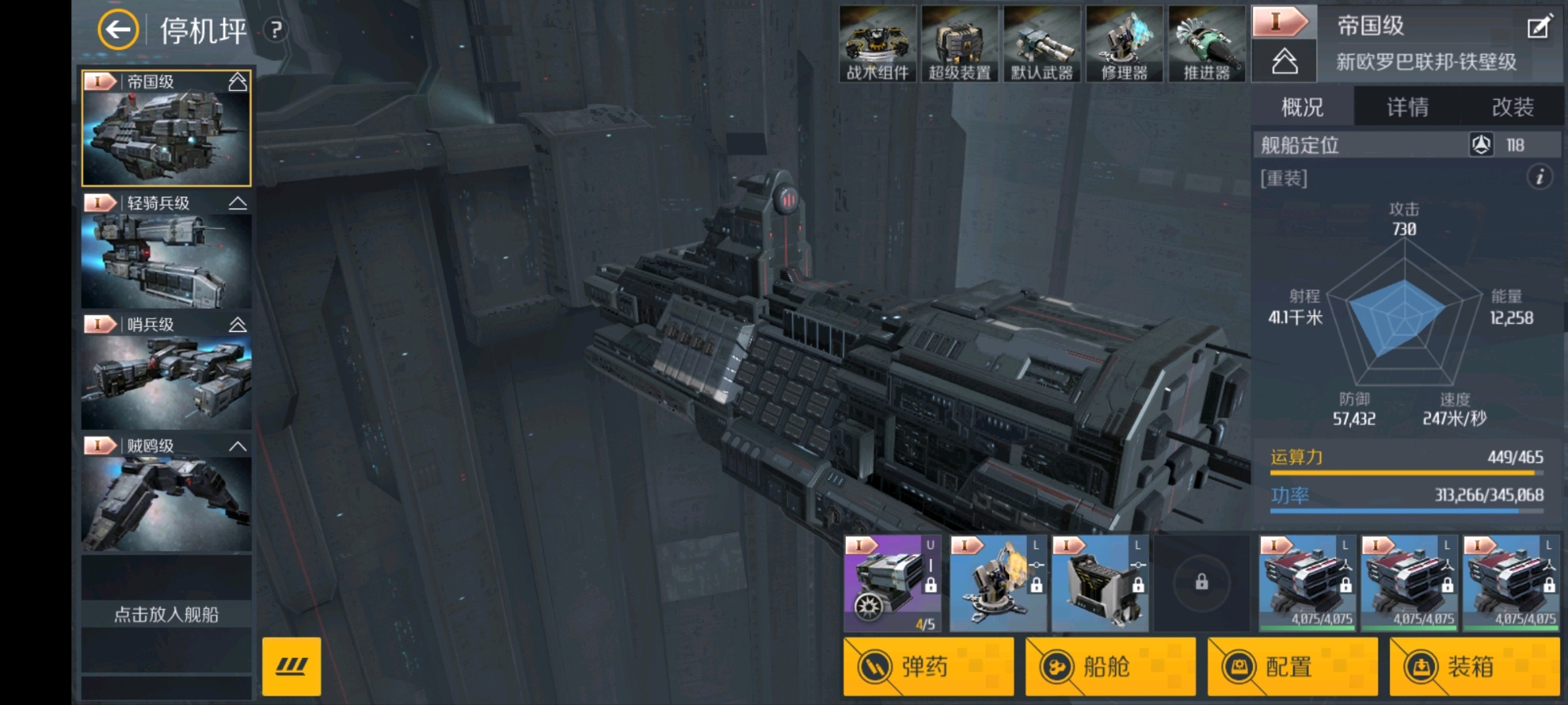Open the 配置 fitting menu

pyautogui.click(x=1292, y=667)
